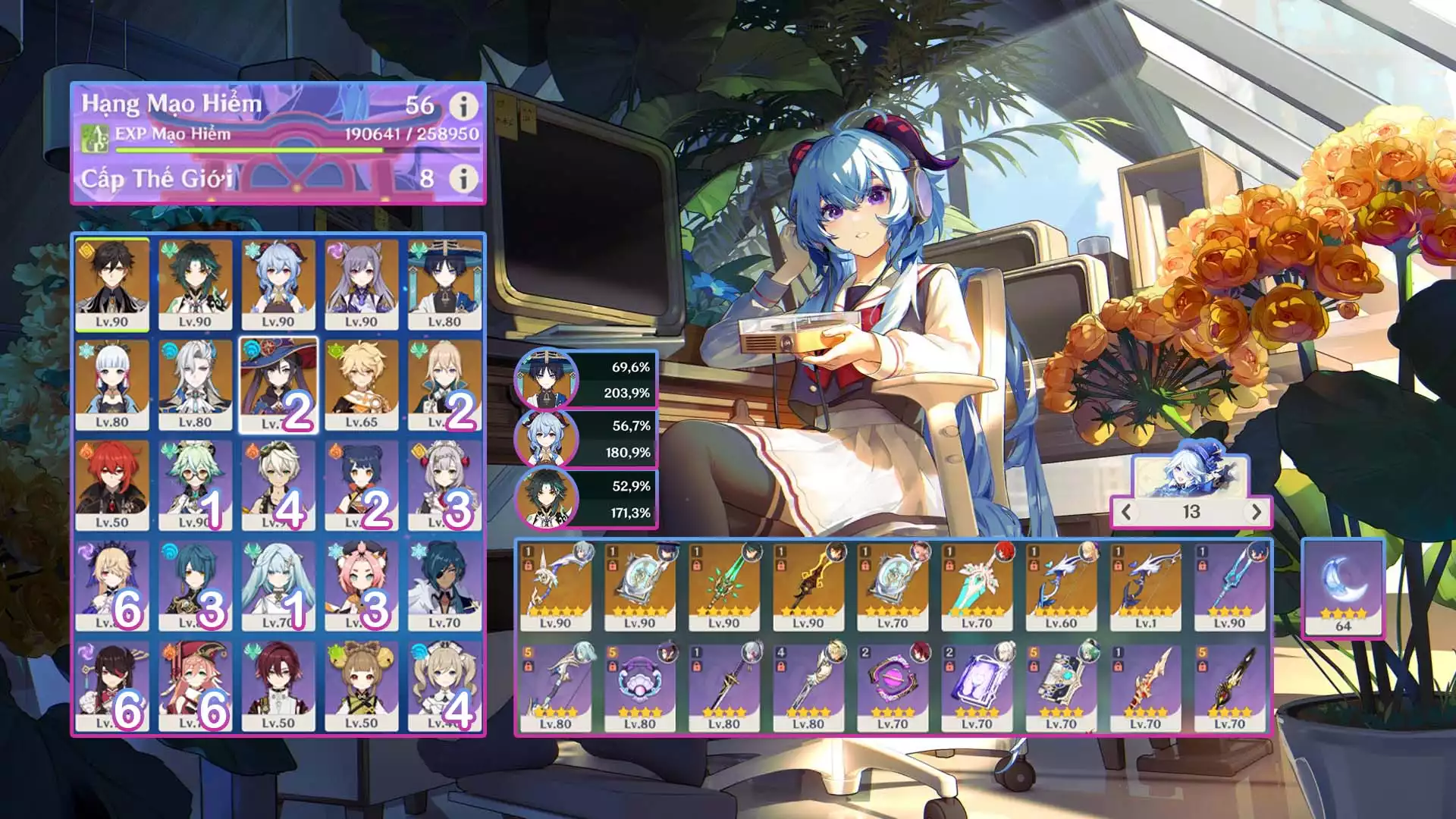Select Zhongli's character tile
Image resolution: width=1456 pixels, height=819 pixels.
click(x=112, y=284)
